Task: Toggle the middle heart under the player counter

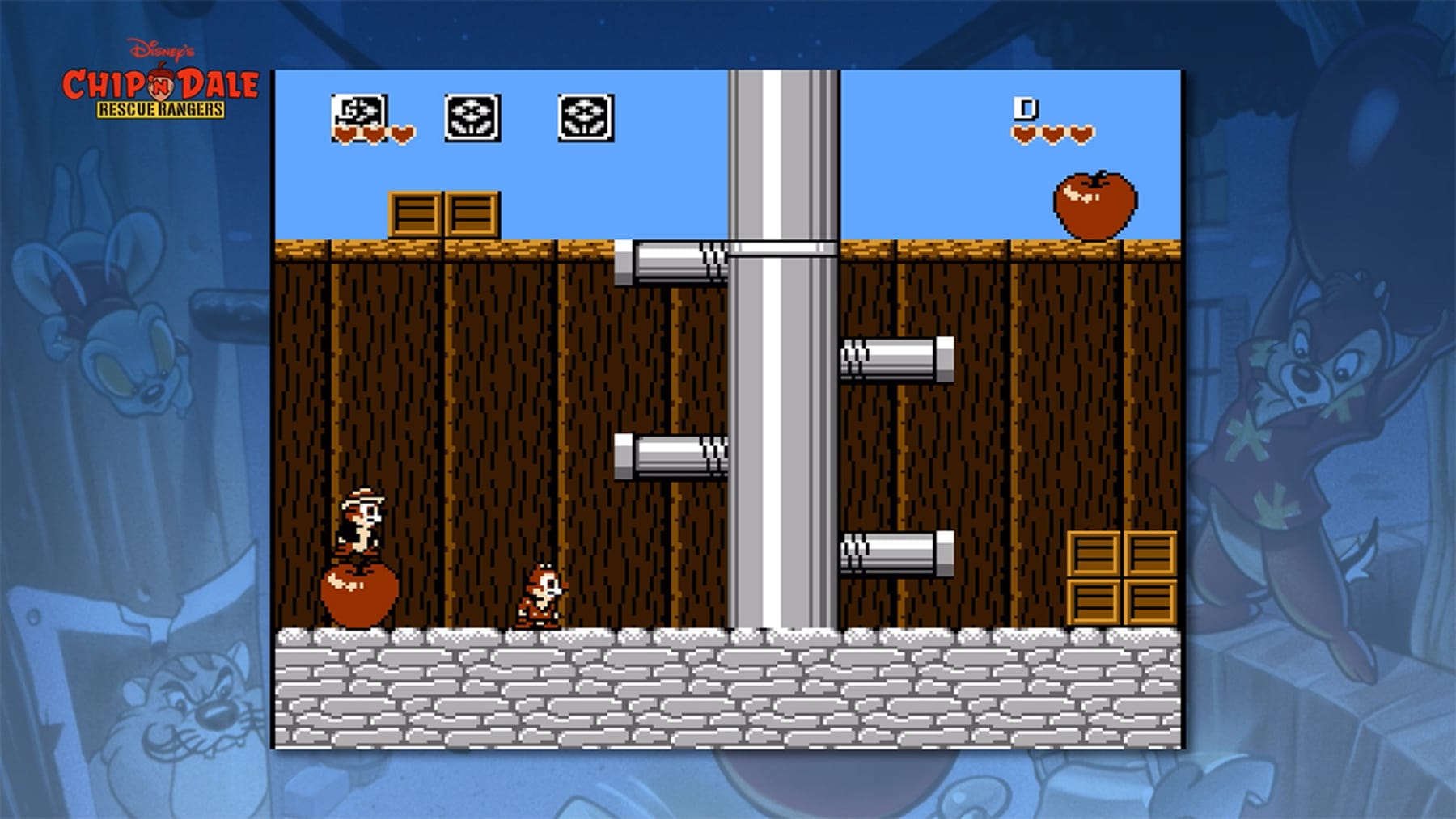Action: click(1052, 133)
